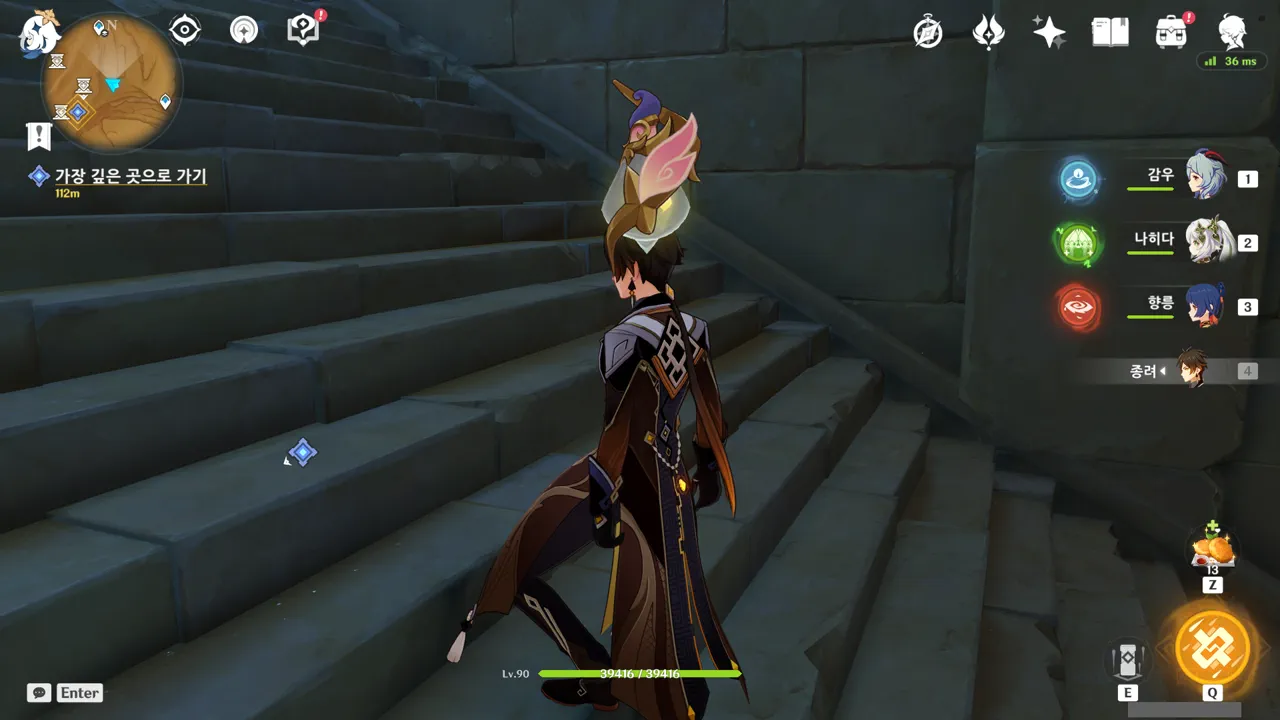
Task: Open the quest exclamation icon below minimap
Action: 39,135
